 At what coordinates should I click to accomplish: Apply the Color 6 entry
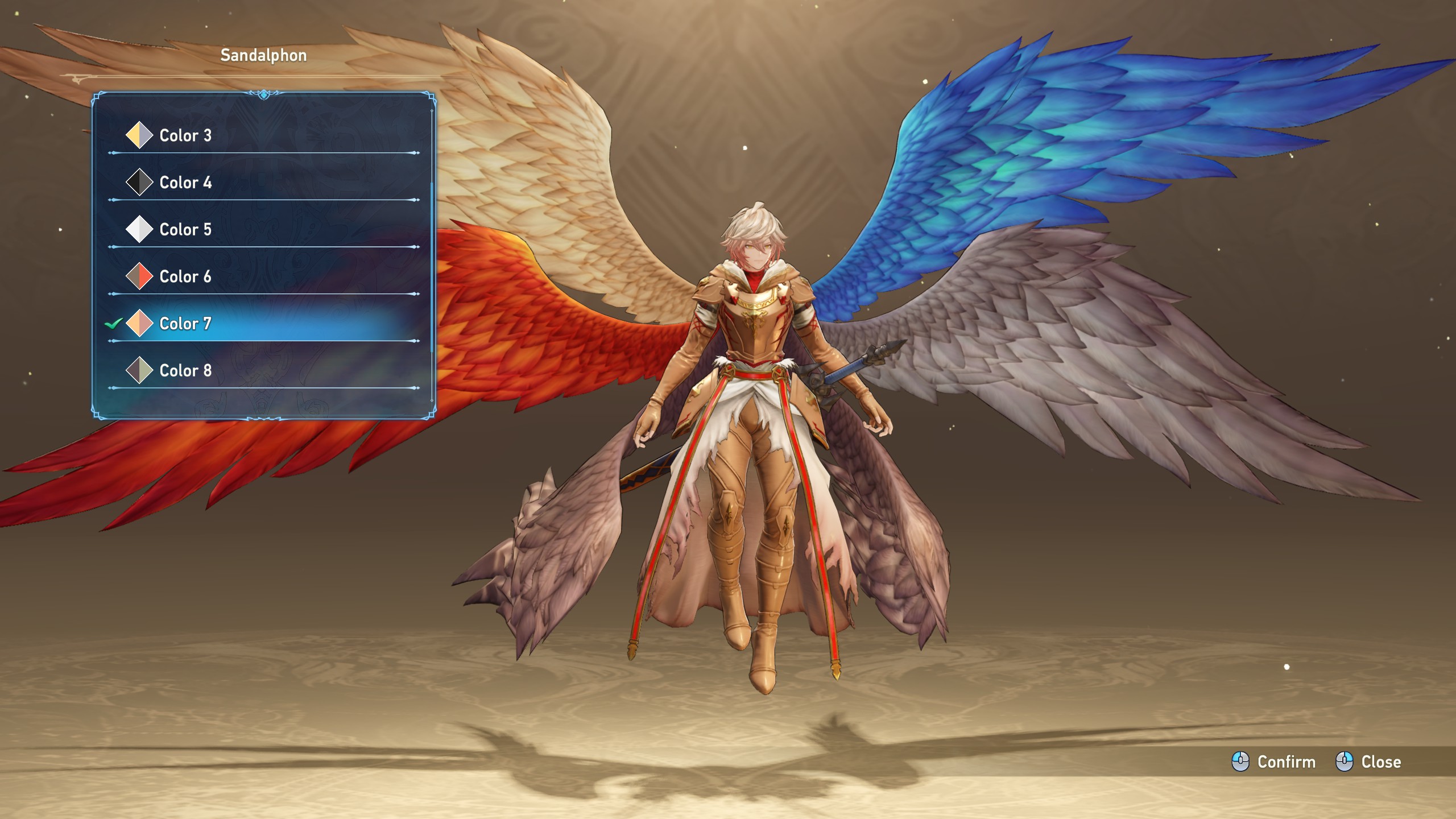(185, 277)
